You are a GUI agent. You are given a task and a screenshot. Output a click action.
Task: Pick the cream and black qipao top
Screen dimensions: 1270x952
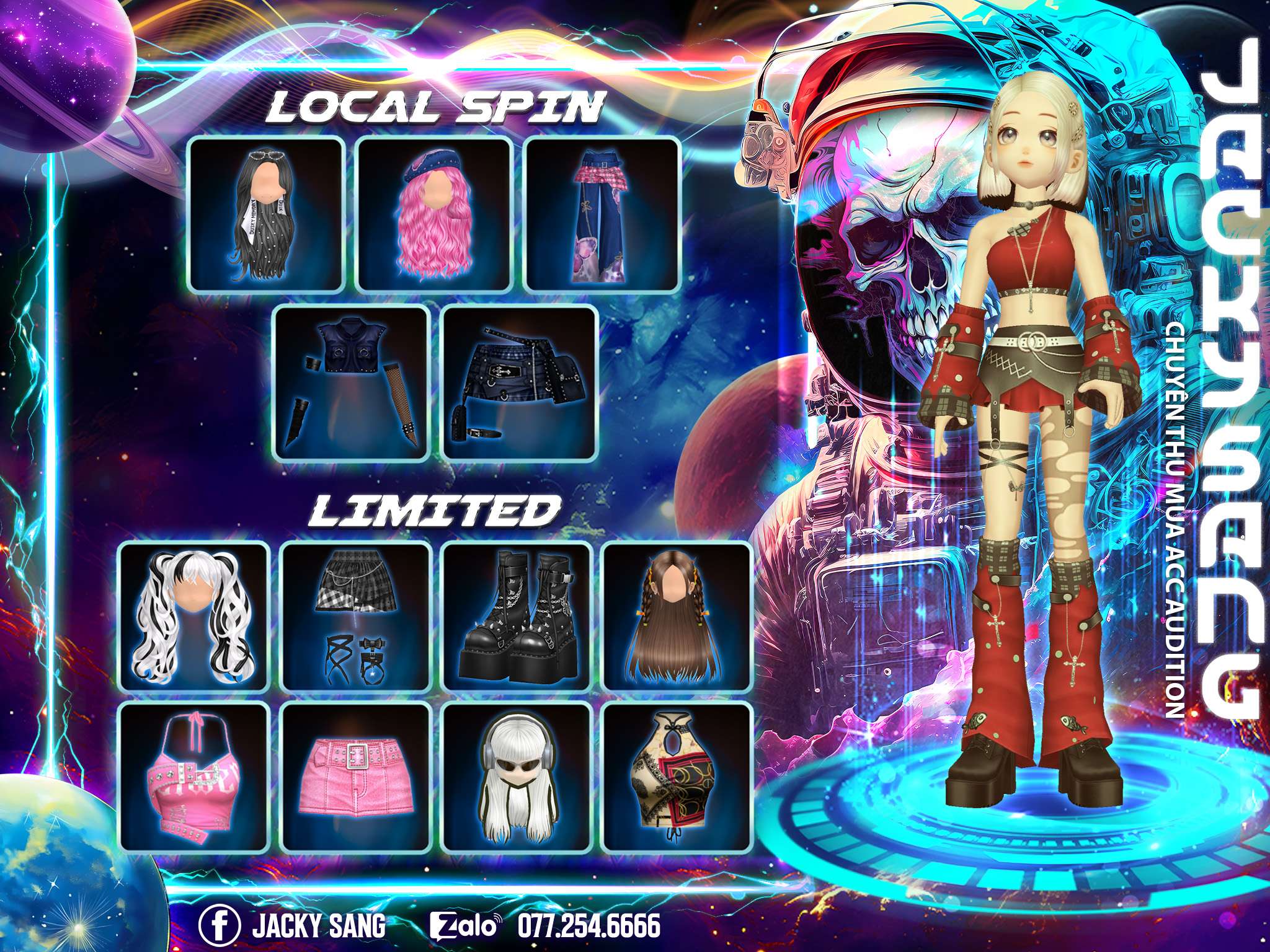[678, 777]
